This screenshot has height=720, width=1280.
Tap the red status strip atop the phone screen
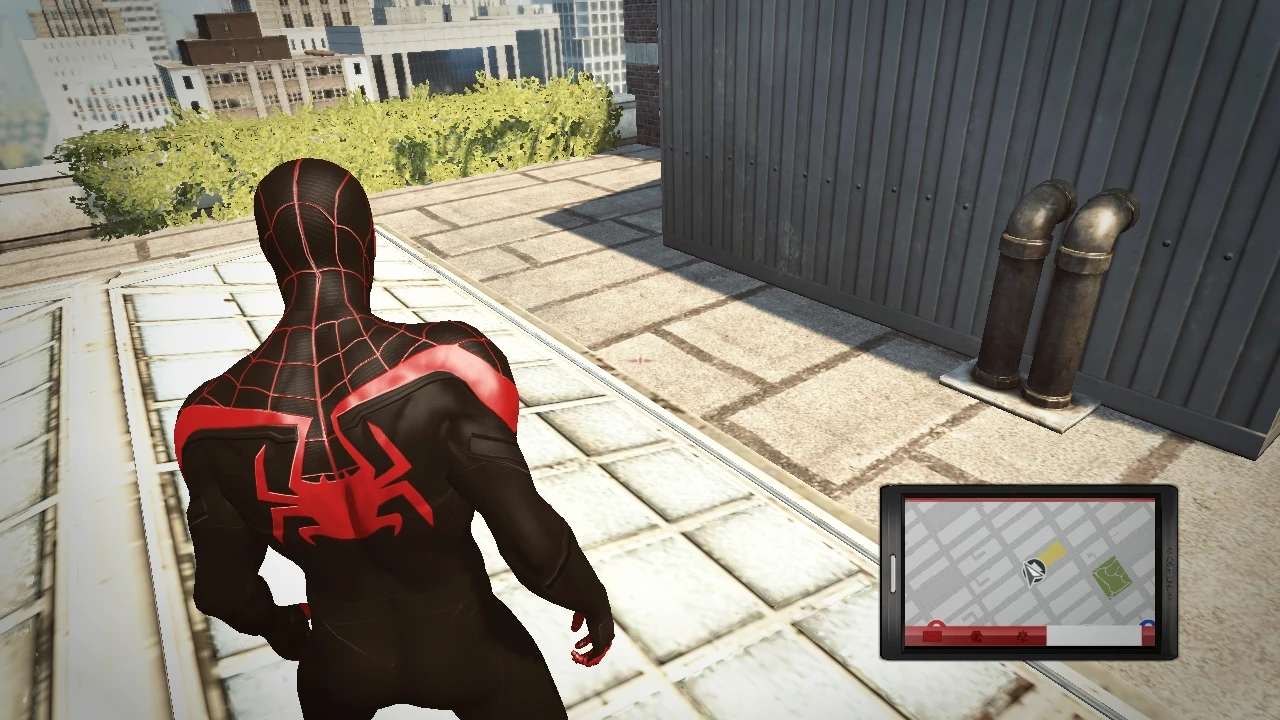(x=1030, y=499)
